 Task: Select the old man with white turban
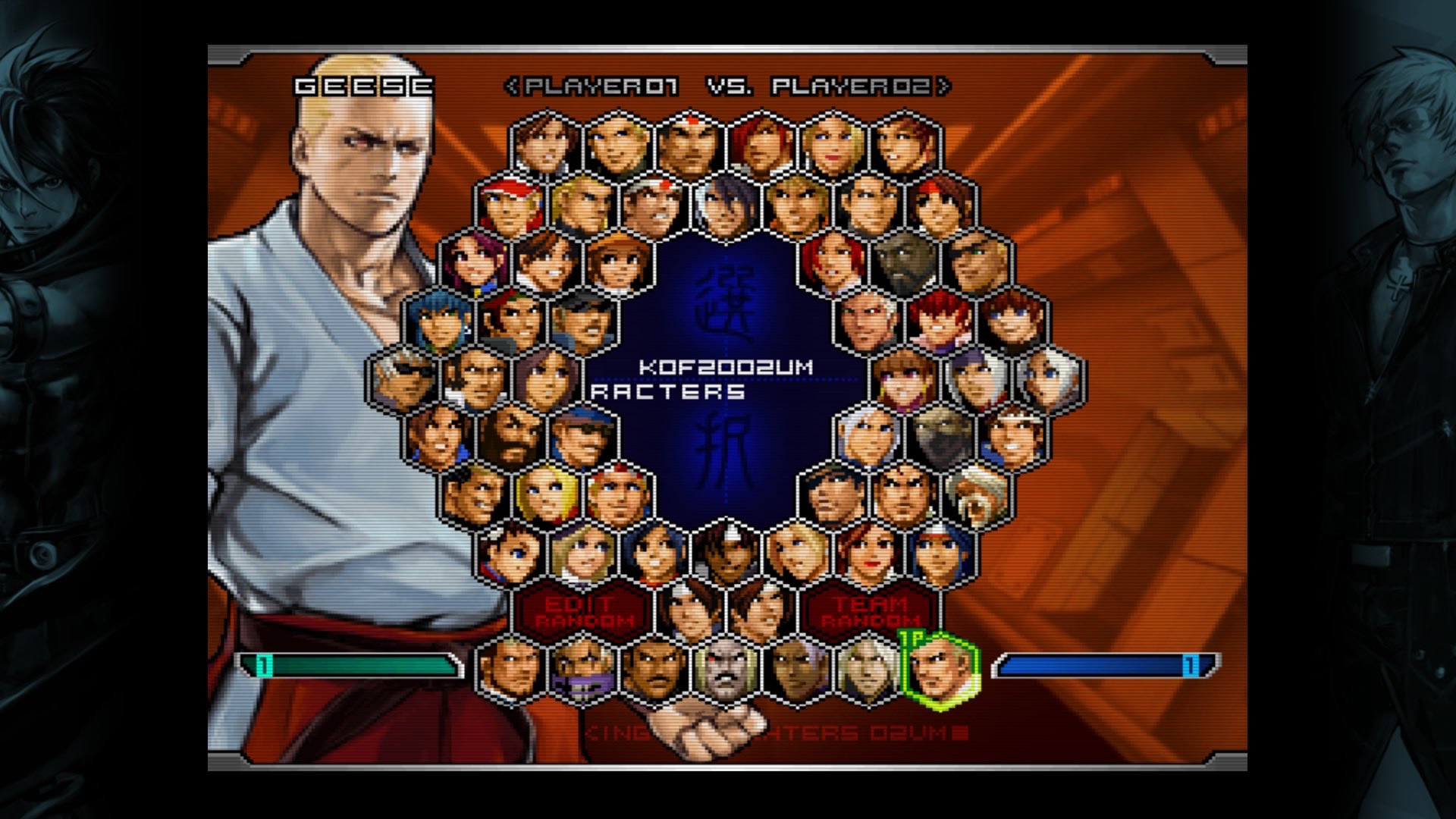(977, 496)
